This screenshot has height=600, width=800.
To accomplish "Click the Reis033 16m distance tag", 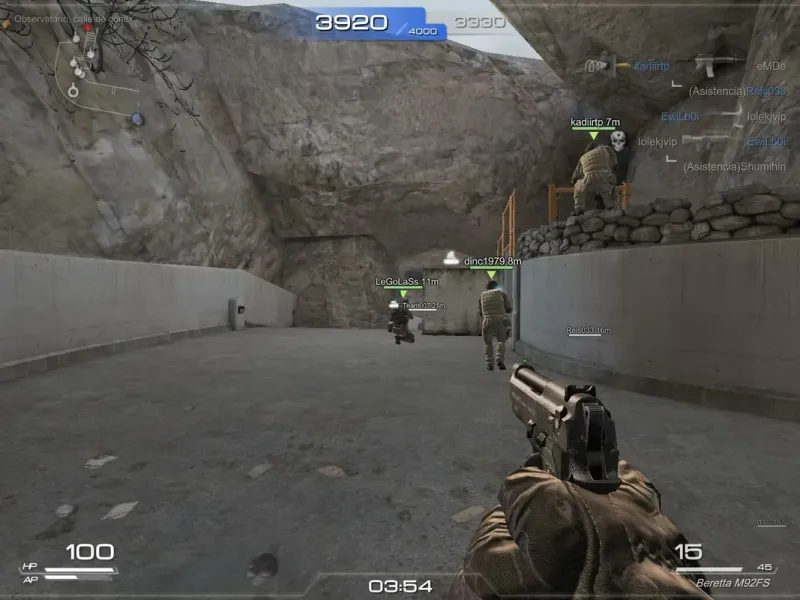I will pyautogui.click(x=589, y=329).
